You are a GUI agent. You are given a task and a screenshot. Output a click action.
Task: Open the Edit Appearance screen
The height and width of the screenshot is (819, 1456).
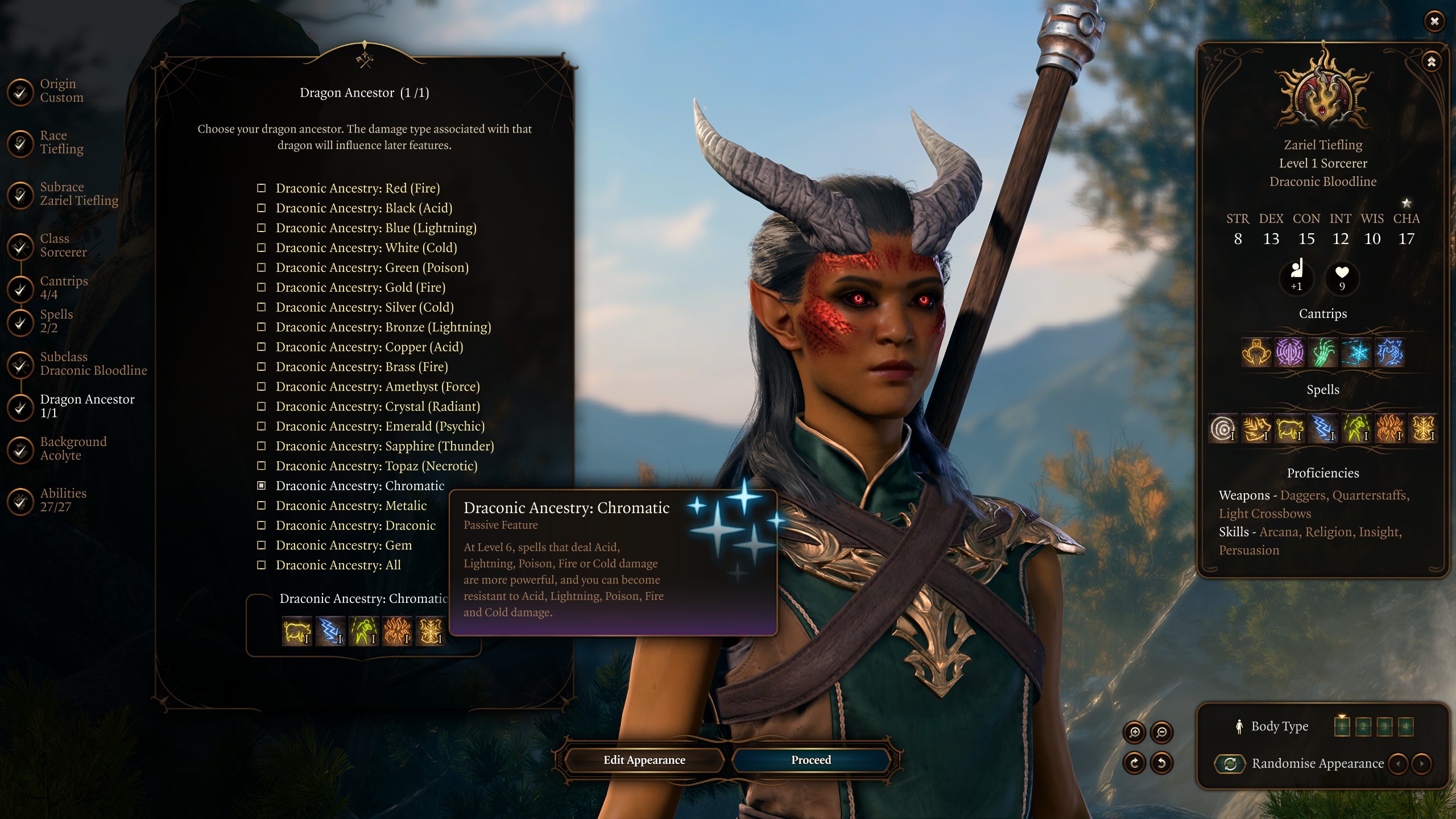644,760
